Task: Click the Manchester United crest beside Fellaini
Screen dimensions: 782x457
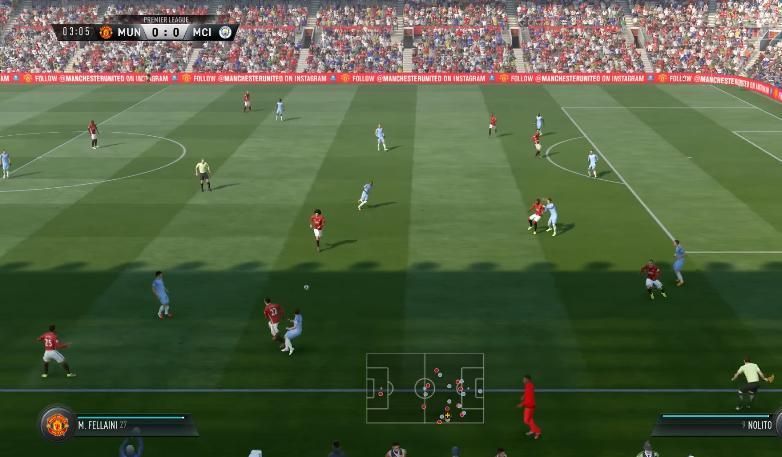Action: coord(57,423)
